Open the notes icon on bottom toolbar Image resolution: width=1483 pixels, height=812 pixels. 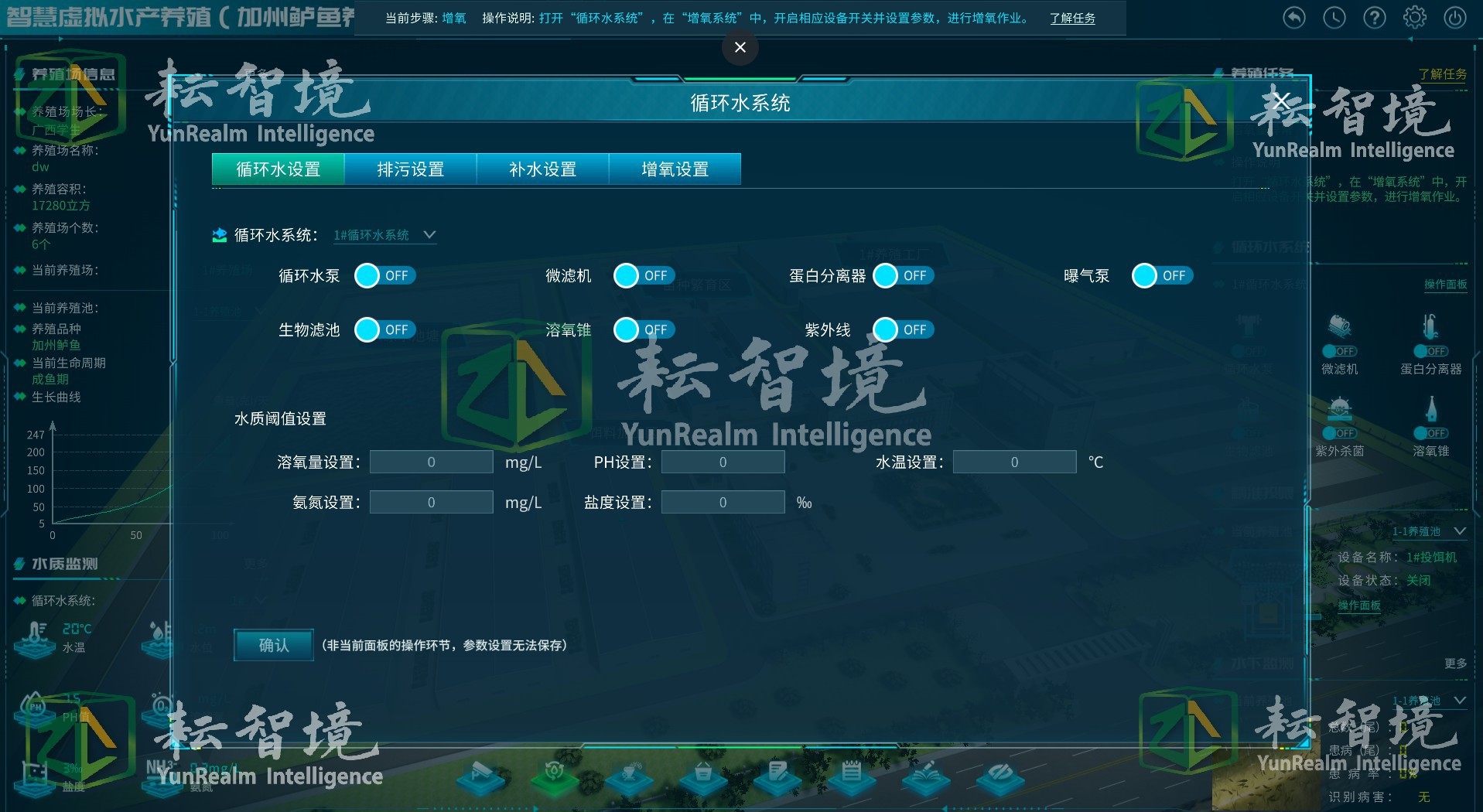coord(852,780)
